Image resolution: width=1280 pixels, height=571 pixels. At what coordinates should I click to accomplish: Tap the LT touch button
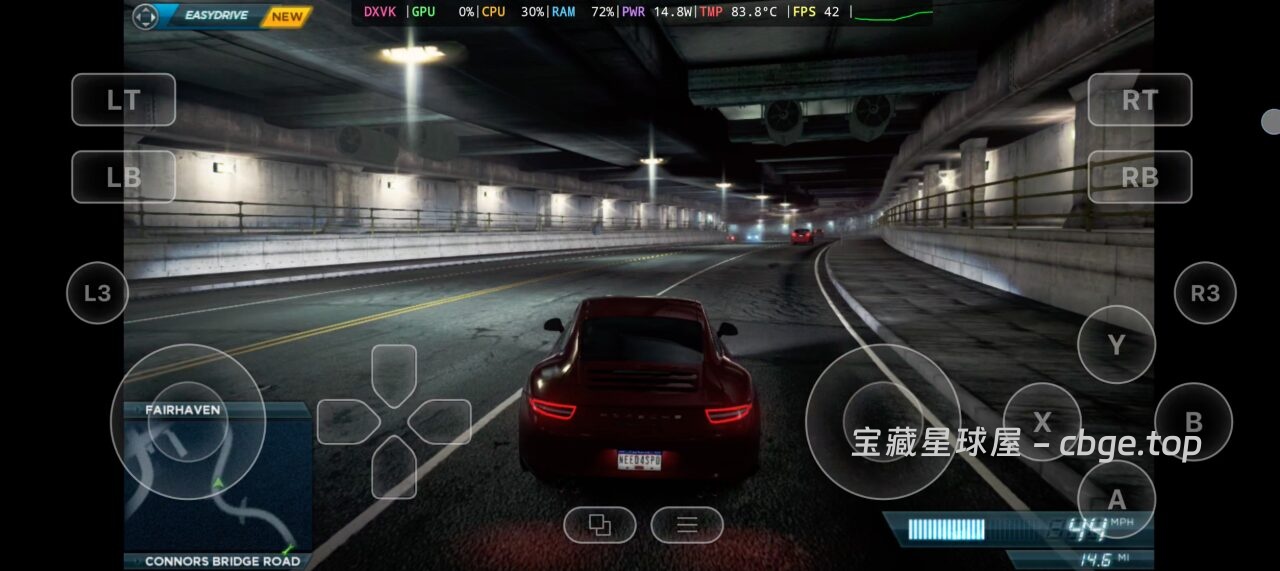124,100
